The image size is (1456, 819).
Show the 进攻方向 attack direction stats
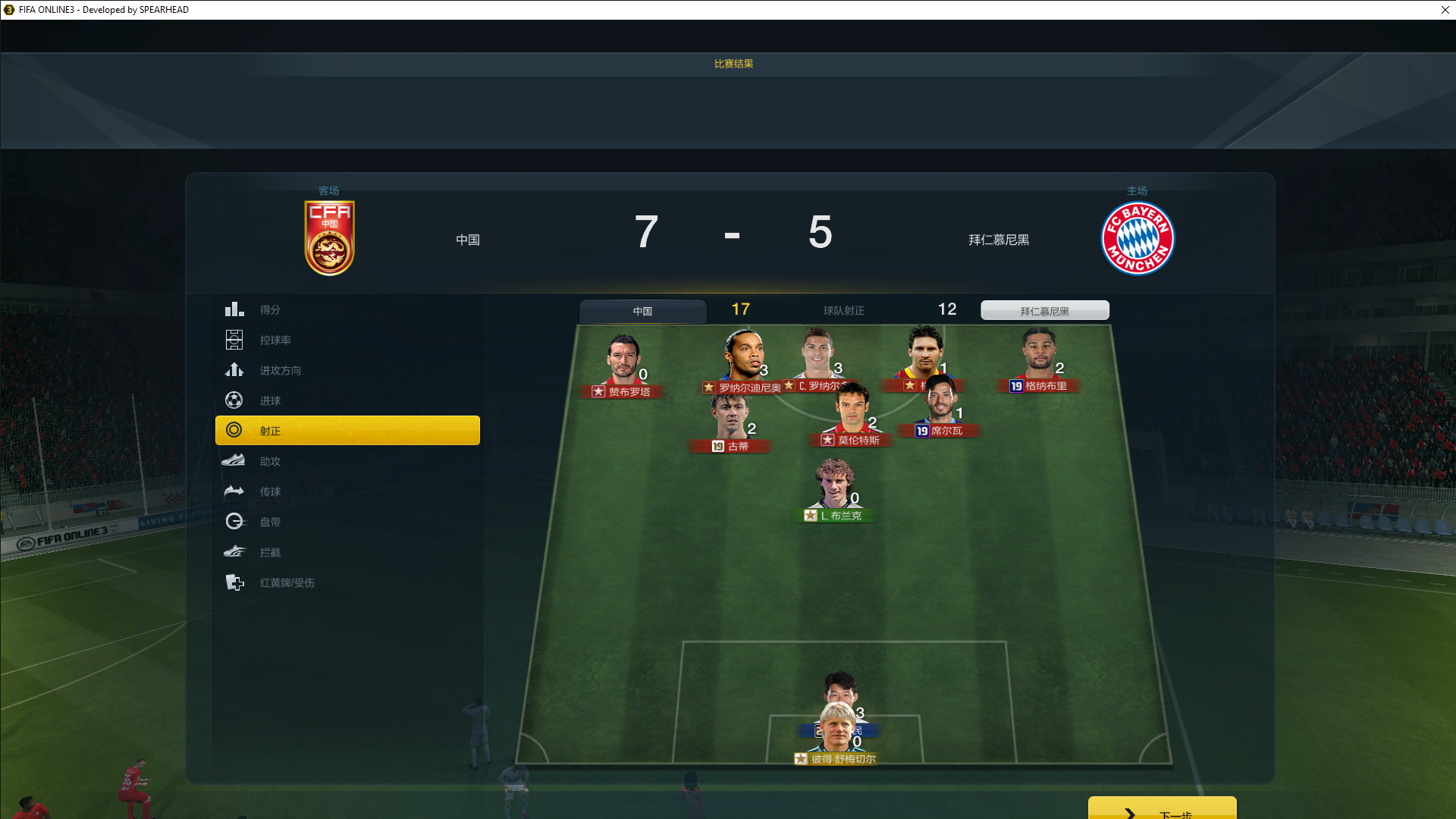tap(280, 370)
